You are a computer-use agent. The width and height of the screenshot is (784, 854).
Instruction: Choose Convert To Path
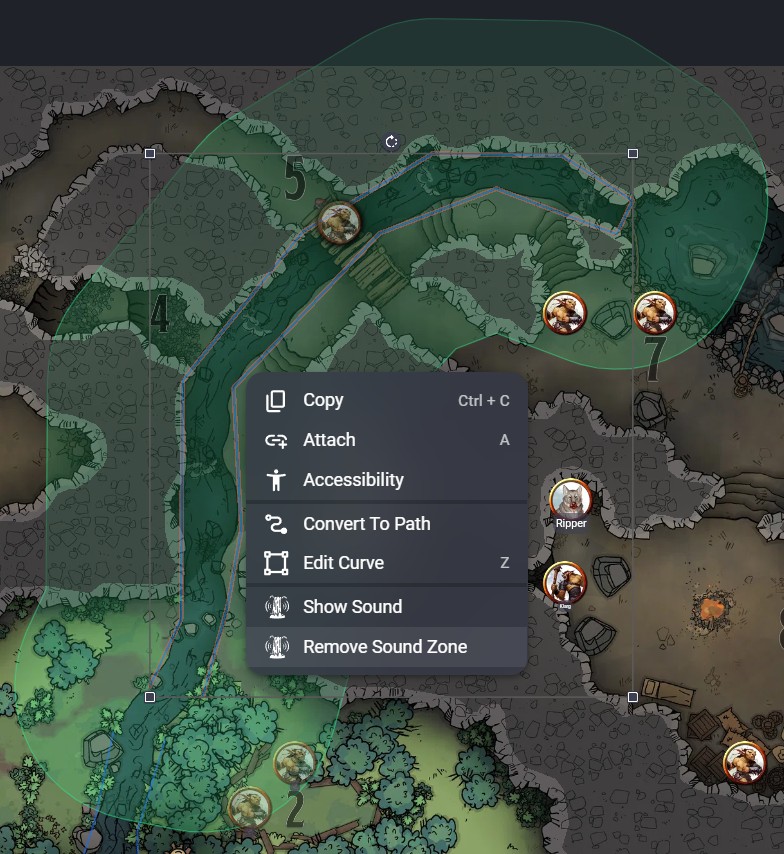pos(366,523)
